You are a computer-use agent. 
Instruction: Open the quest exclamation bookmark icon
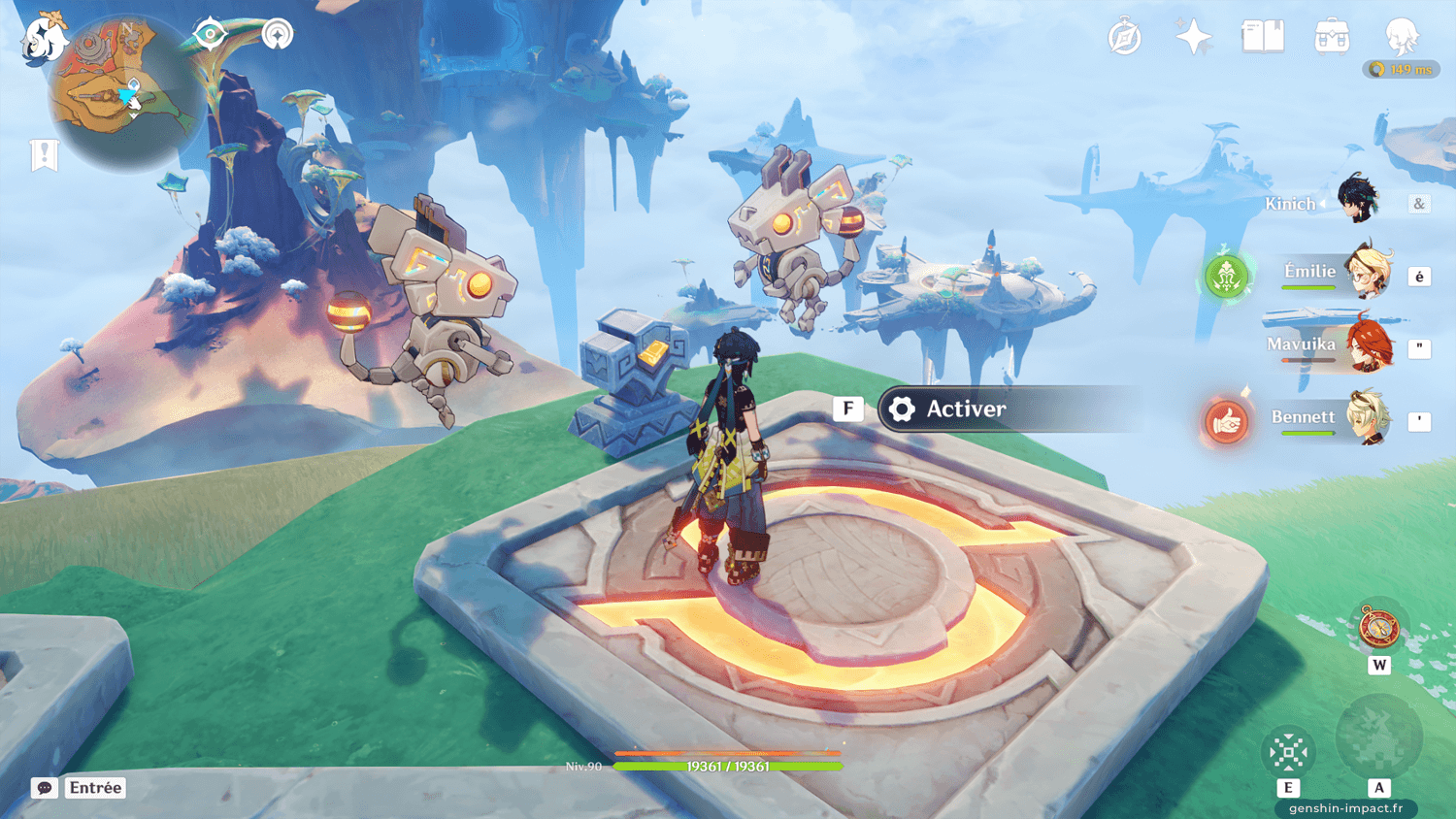(45, 154)
